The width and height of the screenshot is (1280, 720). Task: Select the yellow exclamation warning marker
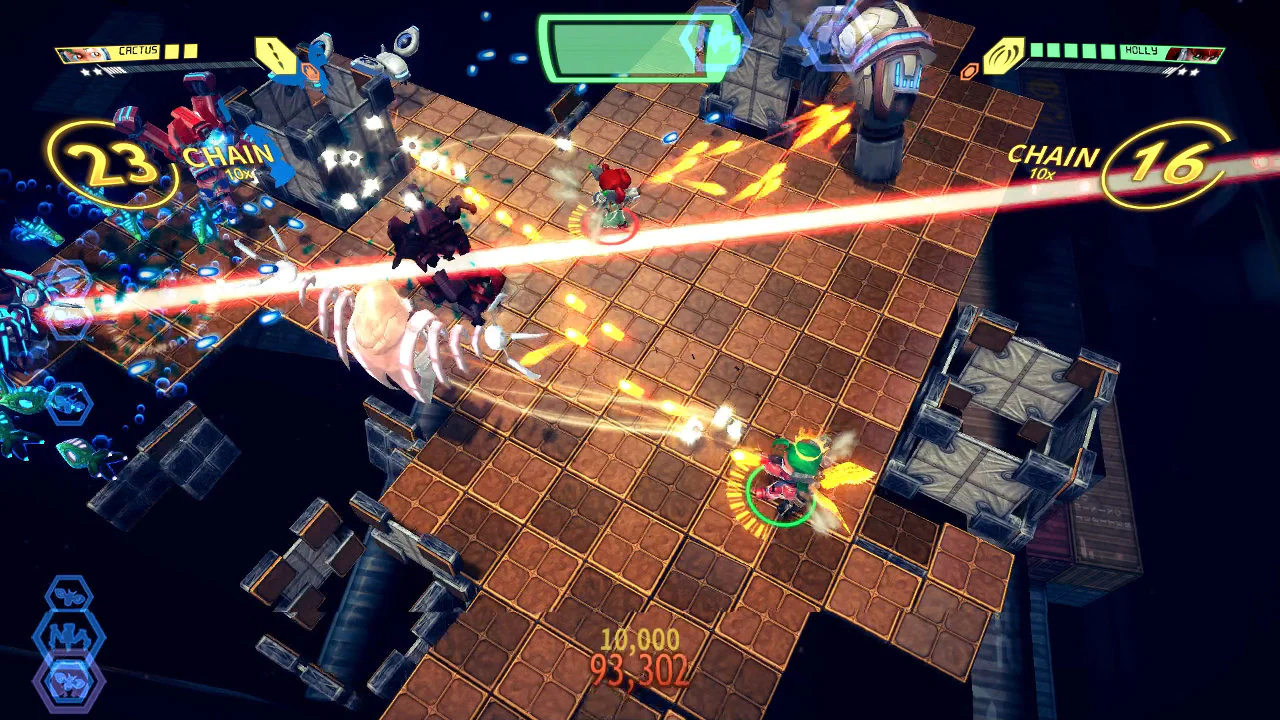pyautogui.click(x=278, y=57)
